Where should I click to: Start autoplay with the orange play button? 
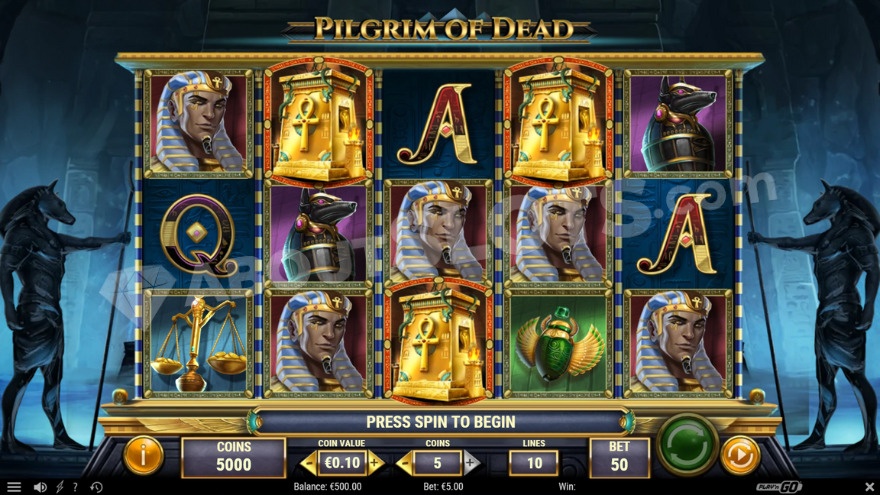740,455
